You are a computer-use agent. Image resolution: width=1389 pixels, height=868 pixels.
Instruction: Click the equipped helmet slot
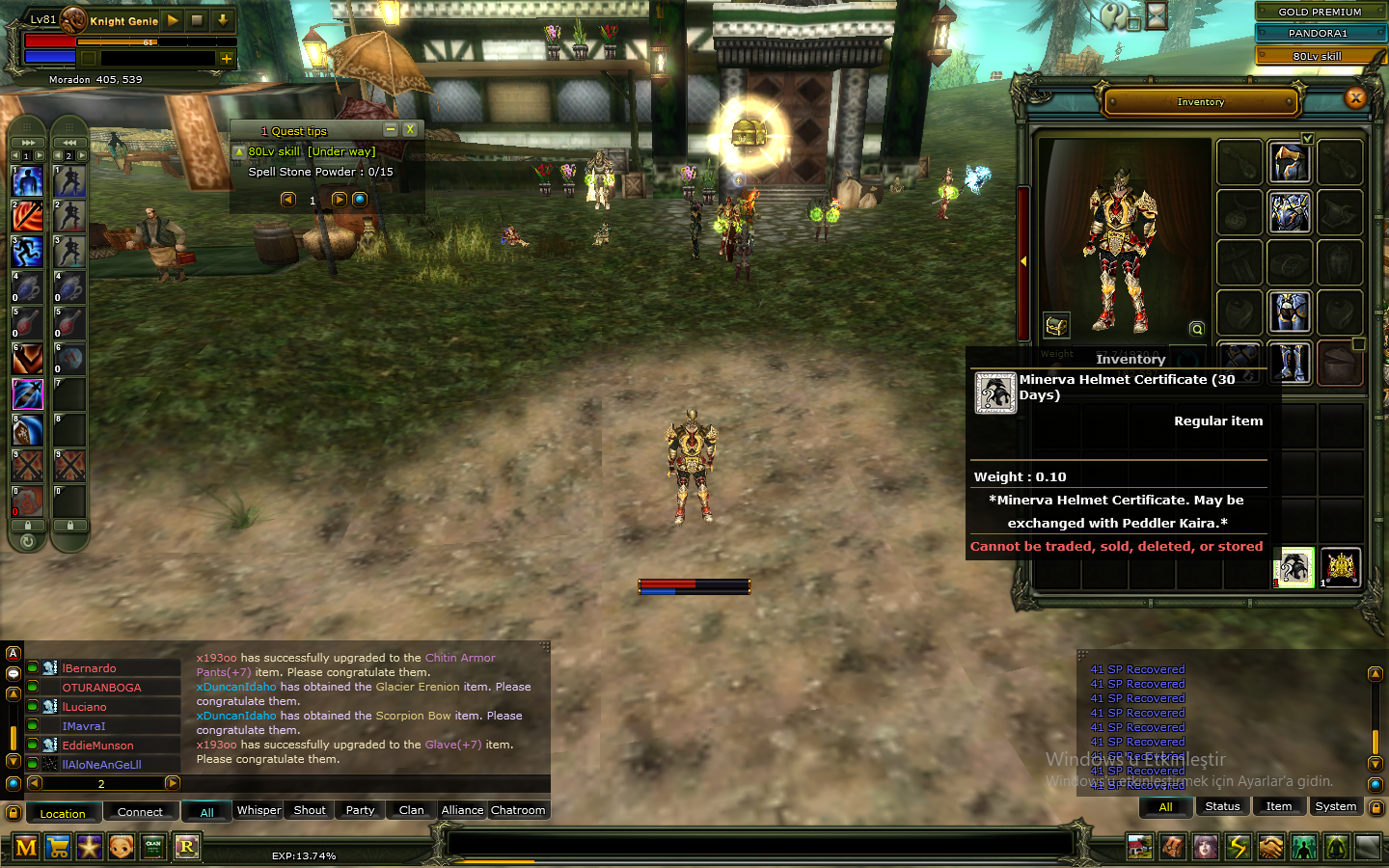click(1290, 162)
